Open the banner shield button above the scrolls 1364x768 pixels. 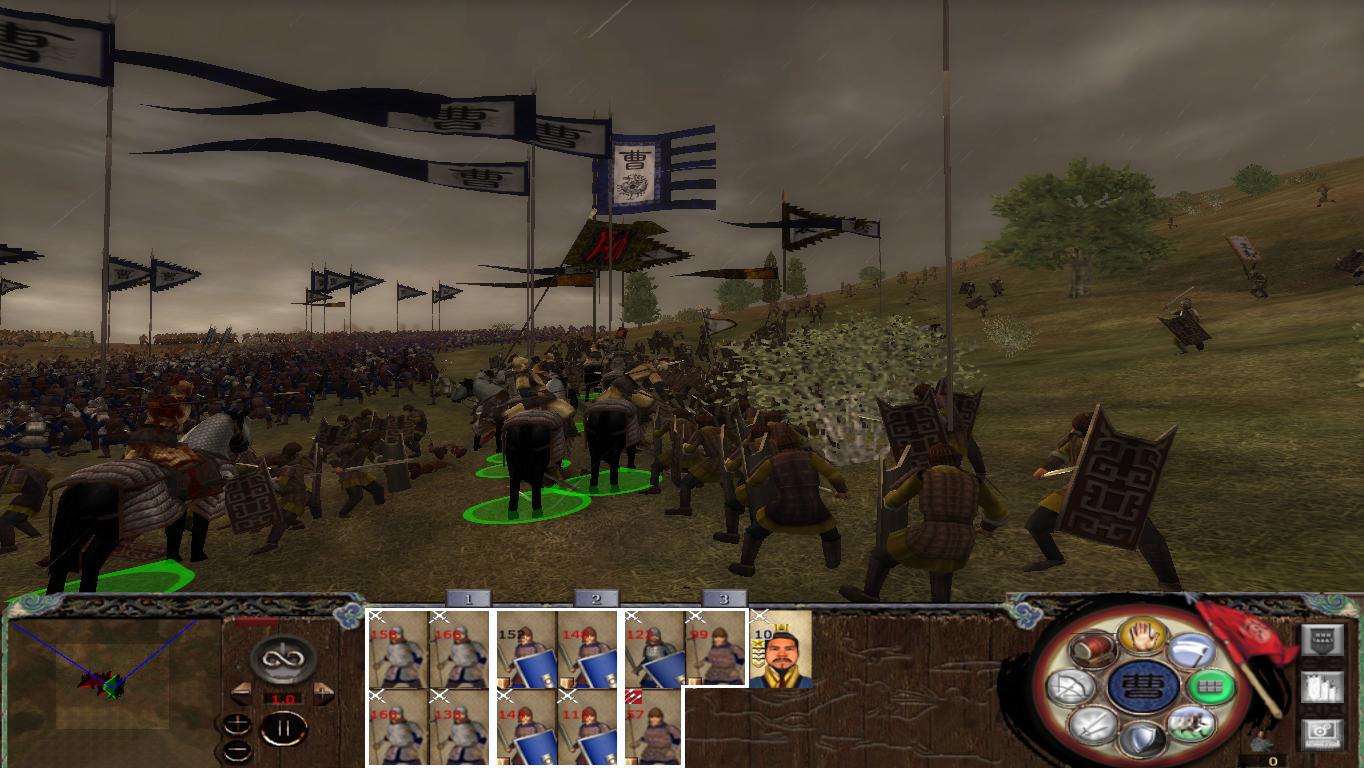pyautogui.click(x=1323, y=639)
